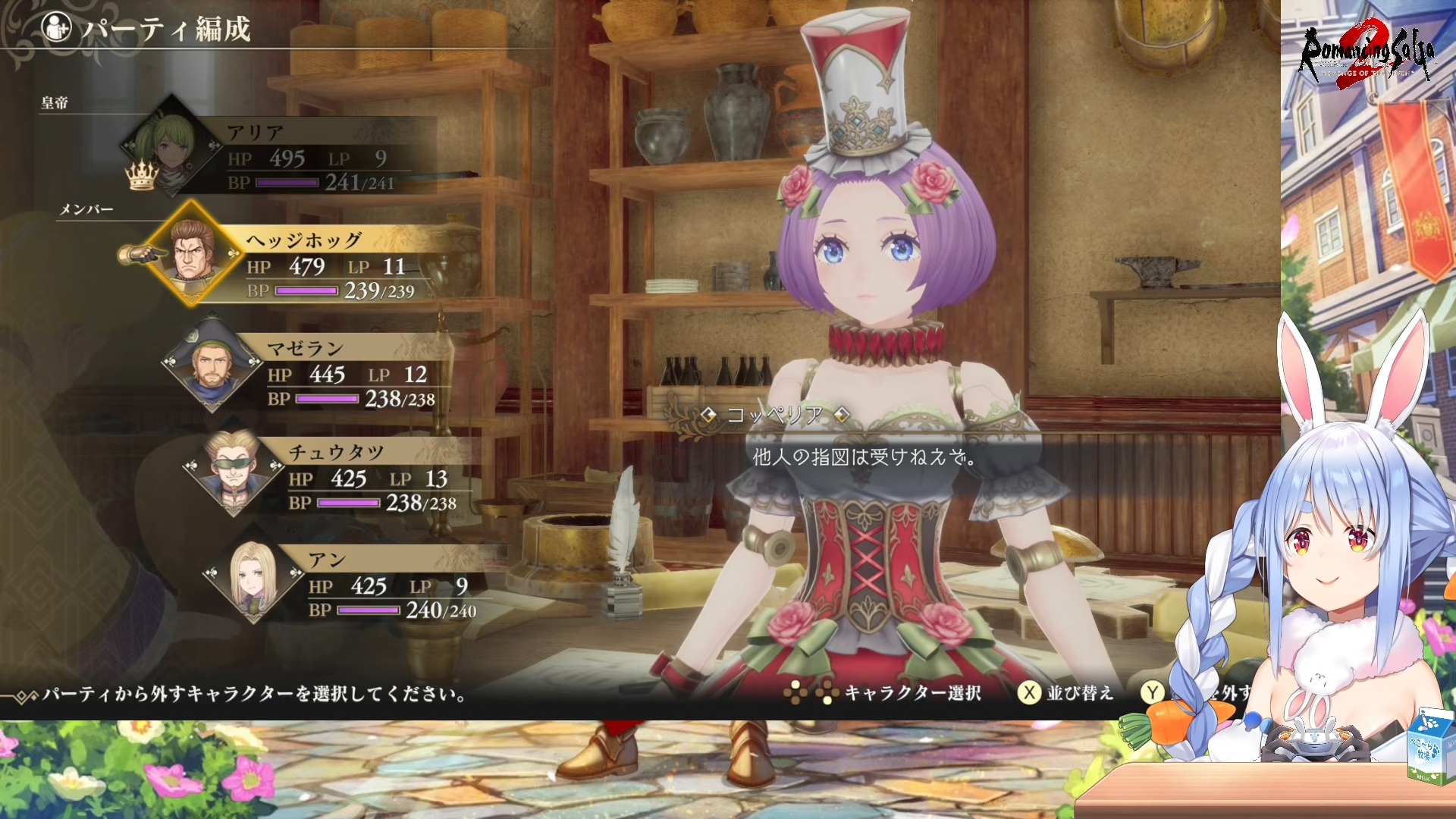Click the 並び替え sort option
This screenshot has height=819, width=1456.
[x=1066, y=692]
